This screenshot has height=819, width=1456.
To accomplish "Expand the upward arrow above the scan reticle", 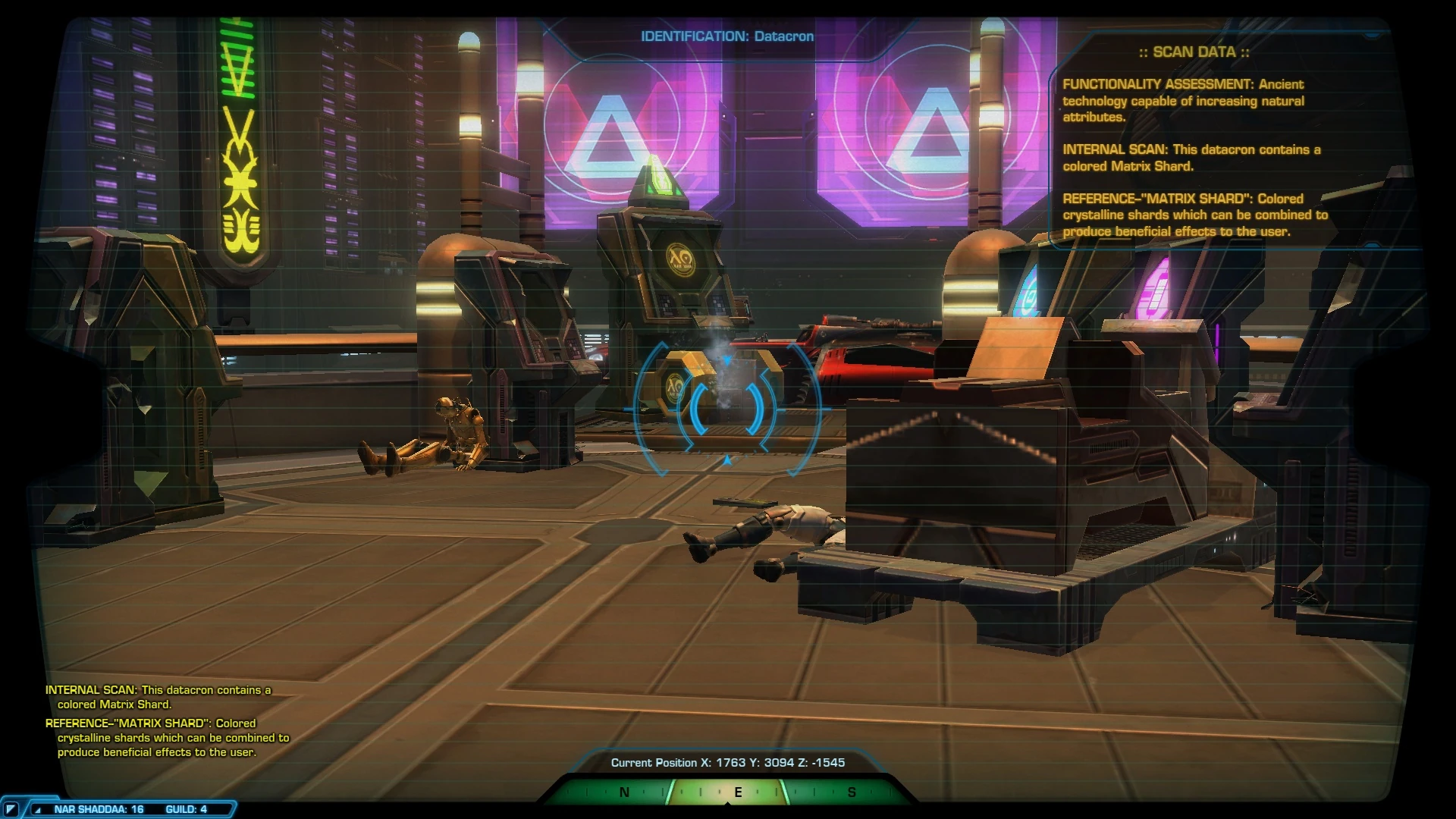I will (726, 359).
